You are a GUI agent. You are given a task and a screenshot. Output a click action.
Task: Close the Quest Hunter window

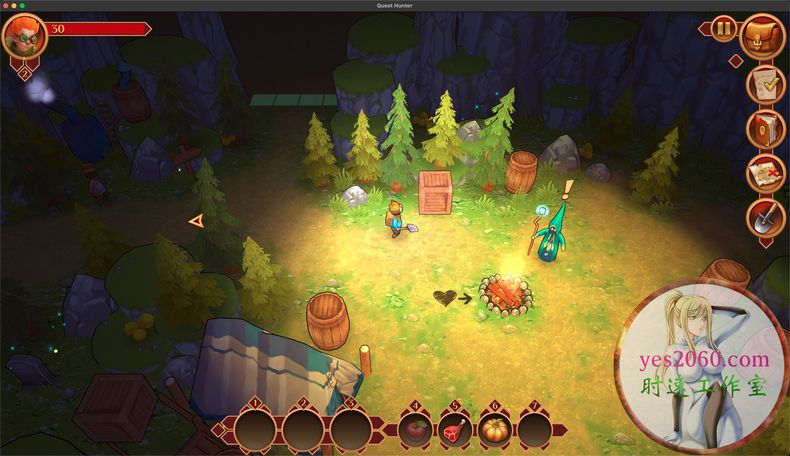[7, 6]
